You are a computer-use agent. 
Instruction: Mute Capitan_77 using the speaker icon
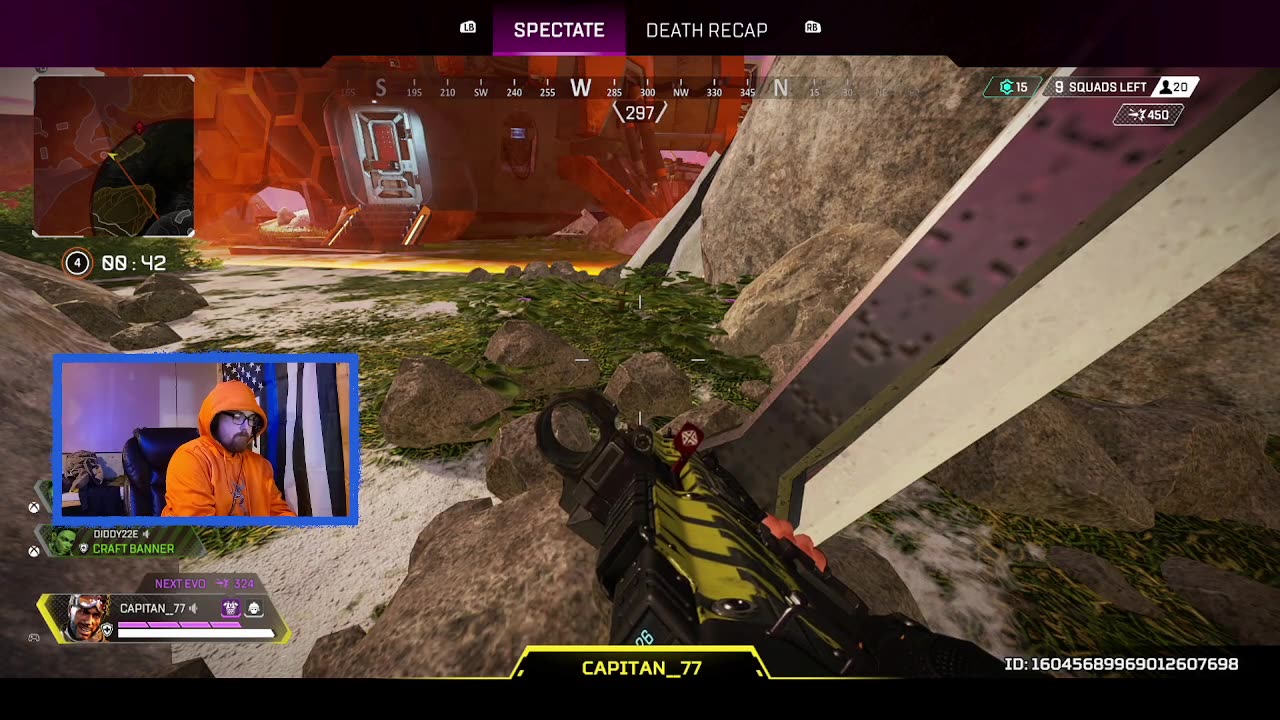192,608
